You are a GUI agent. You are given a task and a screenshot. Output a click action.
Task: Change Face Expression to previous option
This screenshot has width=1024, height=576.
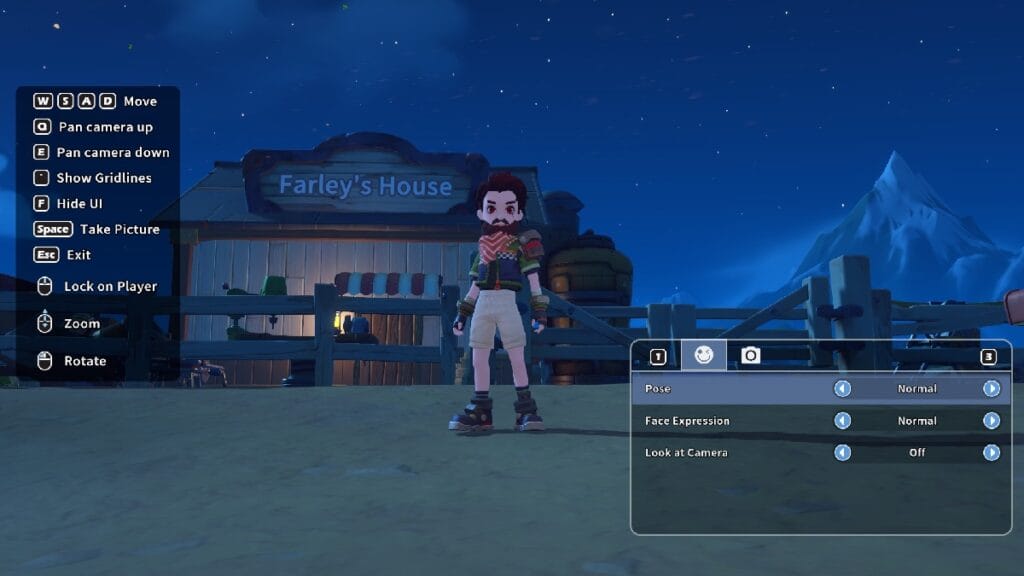click(x=843, y=421)
